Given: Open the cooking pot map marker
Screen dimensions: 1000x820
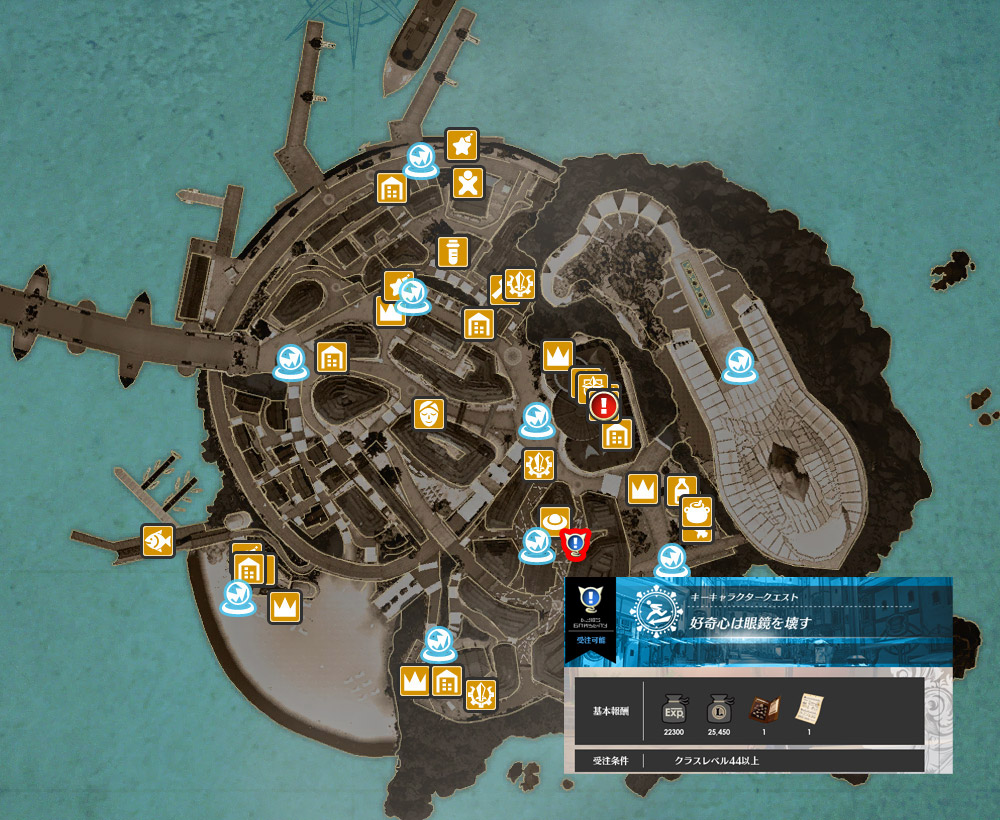Looking at the screenshot, I should click(697, 513).
